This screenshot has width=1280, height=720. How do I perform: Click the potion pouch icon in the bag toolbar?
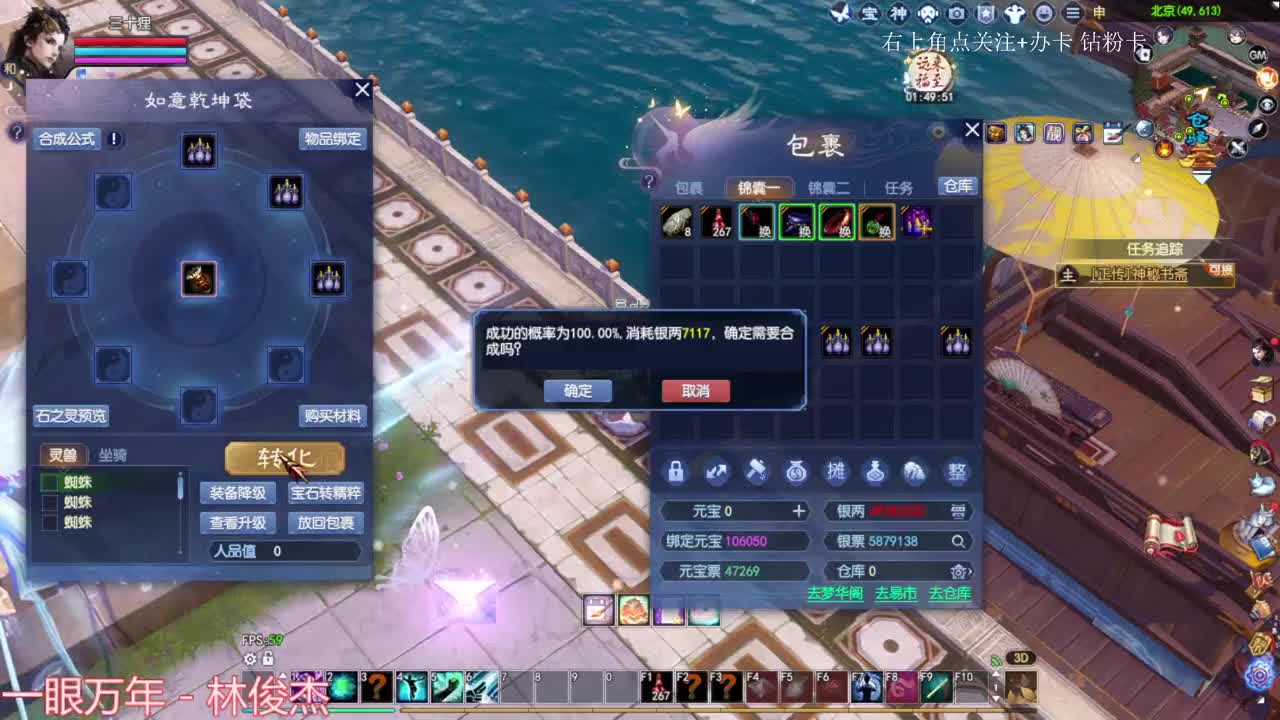tap(877, 472)
